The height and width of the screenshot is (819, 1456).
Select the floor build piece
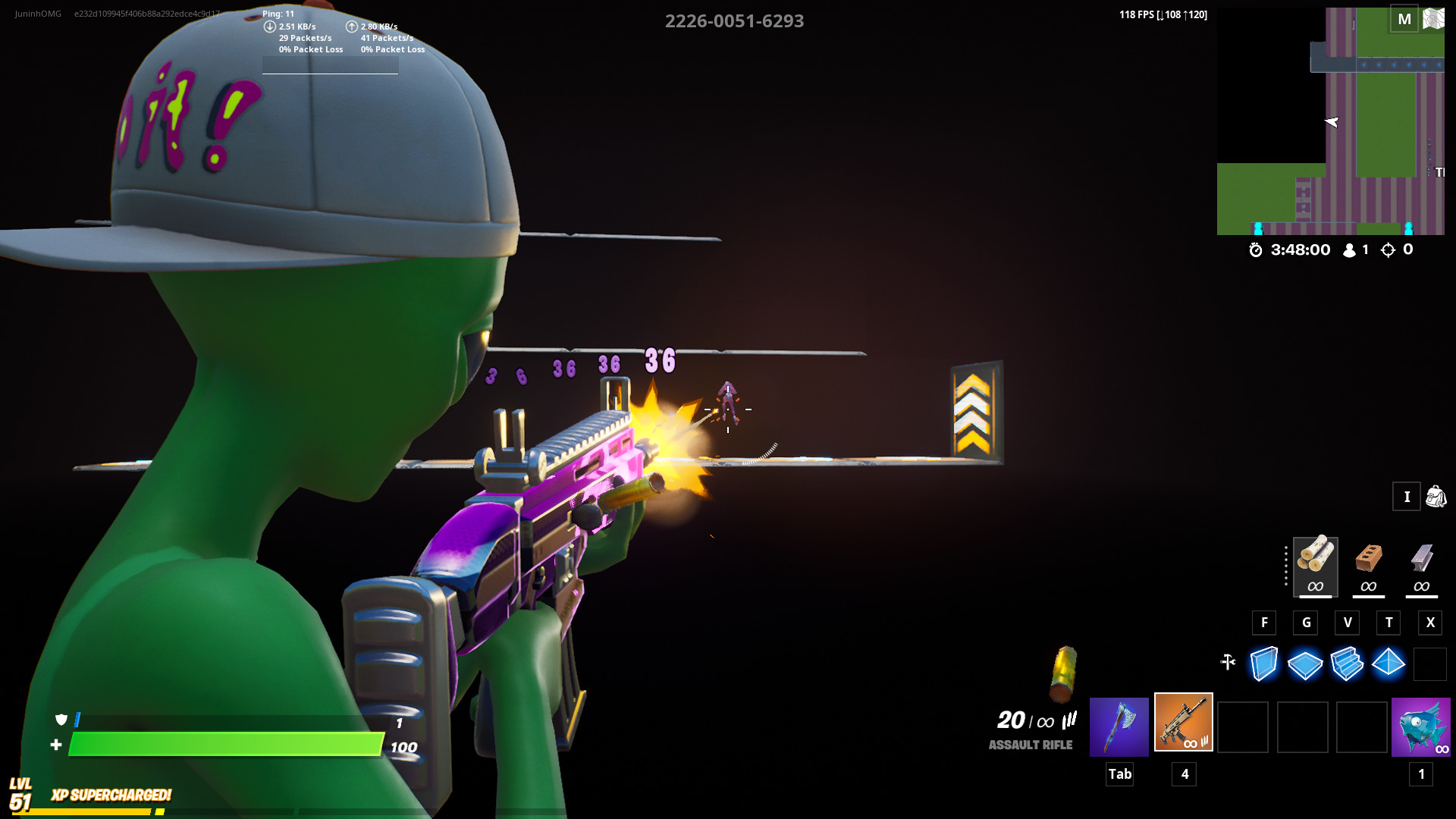pyautogui.click(x=1306, y=664)
